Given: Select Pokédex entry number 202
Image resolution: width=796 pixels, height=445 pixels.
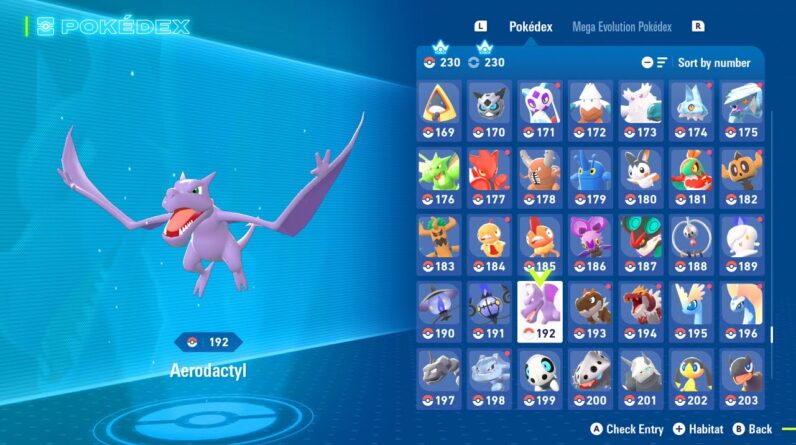Looking at the screenshot, I should 692,377.
